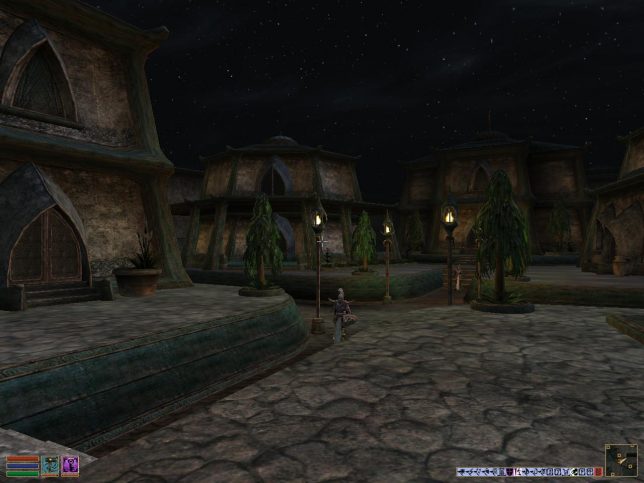Screen dimensions: 644x483
Task: Click the equipped weapon icon
Action: click(x=50, y=466)
